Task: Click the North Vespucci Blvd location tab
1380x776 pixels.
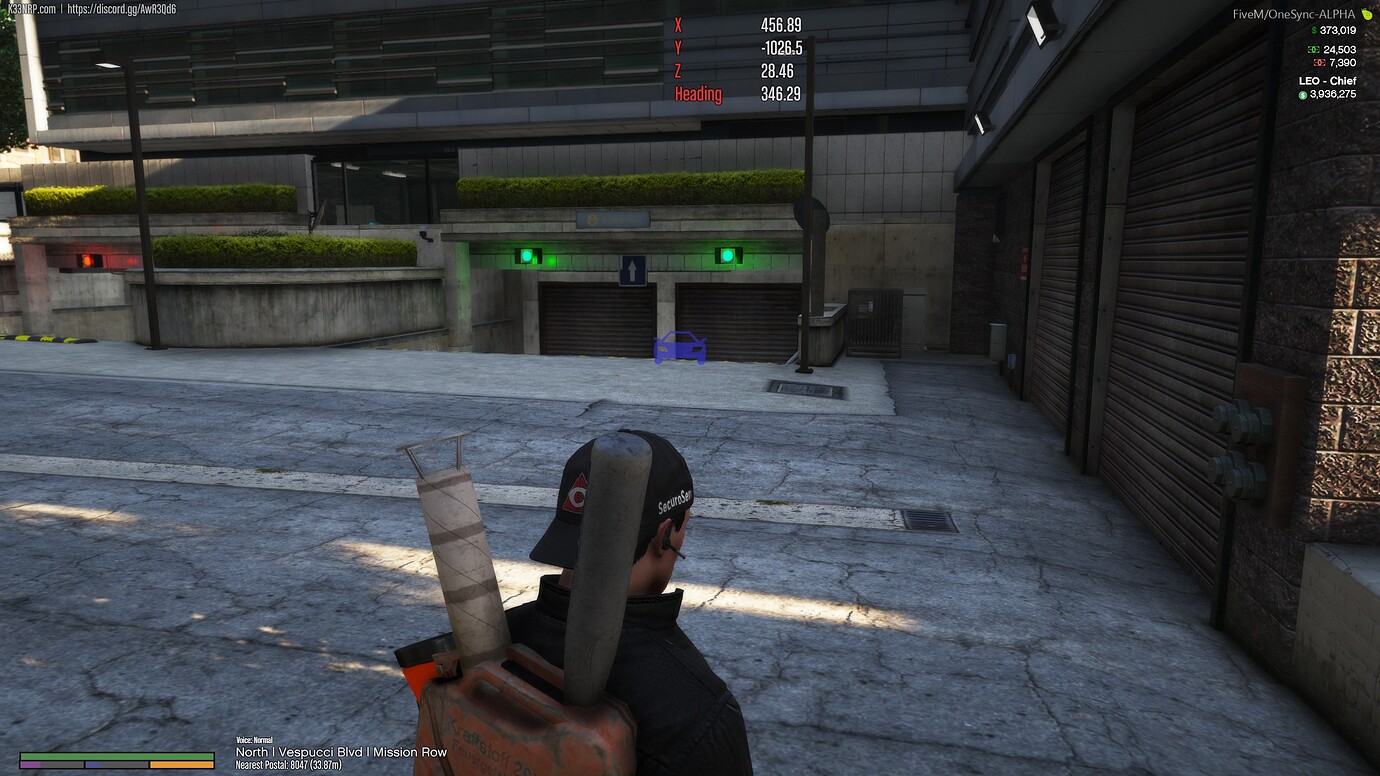Action: (x=339, y=752)
